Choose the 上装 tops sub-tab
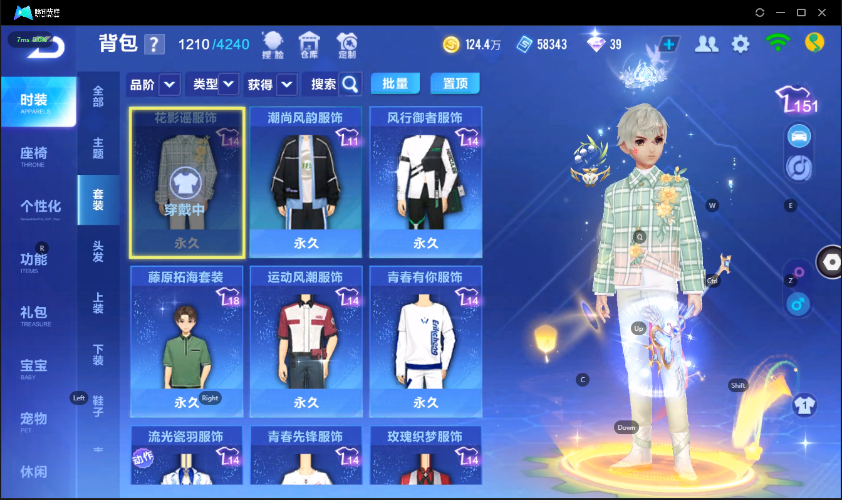Viewport: 842px width, 500px height. (98, 304)
